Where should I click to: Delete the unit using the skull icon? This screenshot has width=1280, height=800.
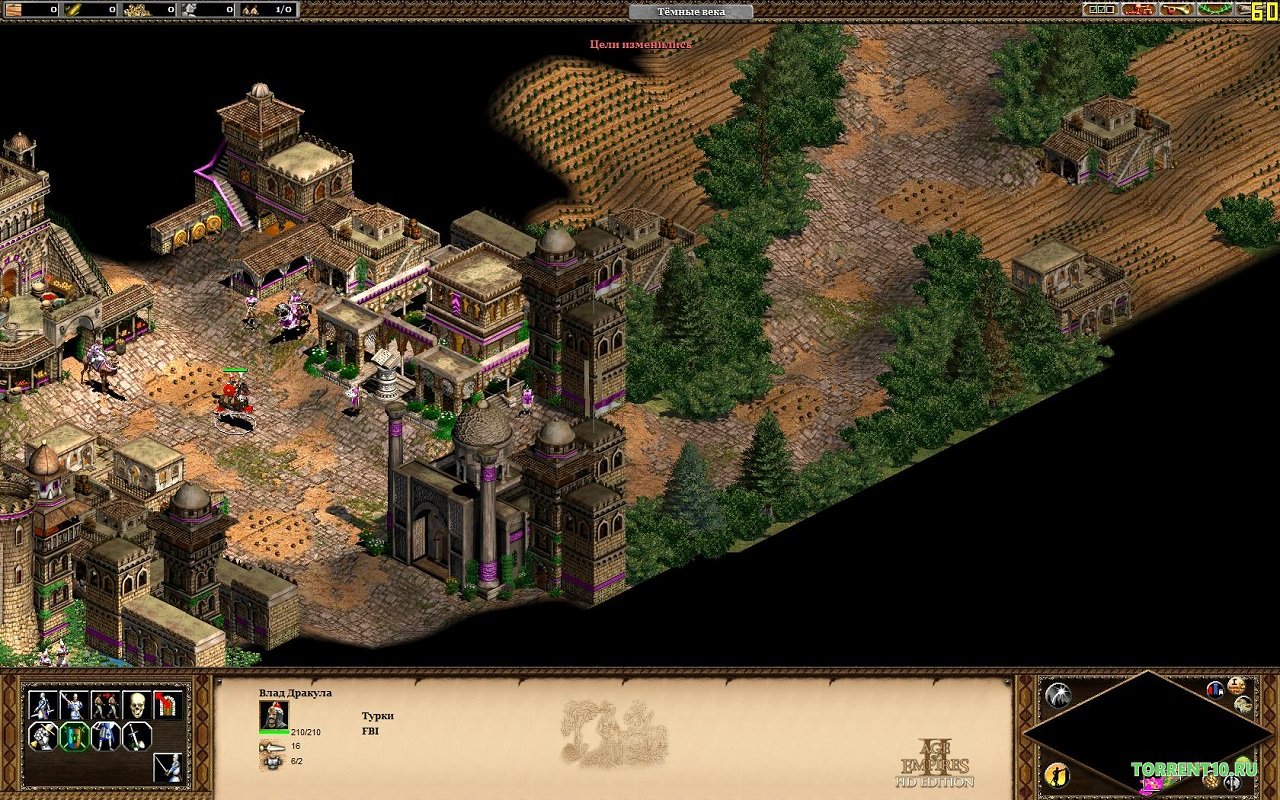click(x=137, y=705)
